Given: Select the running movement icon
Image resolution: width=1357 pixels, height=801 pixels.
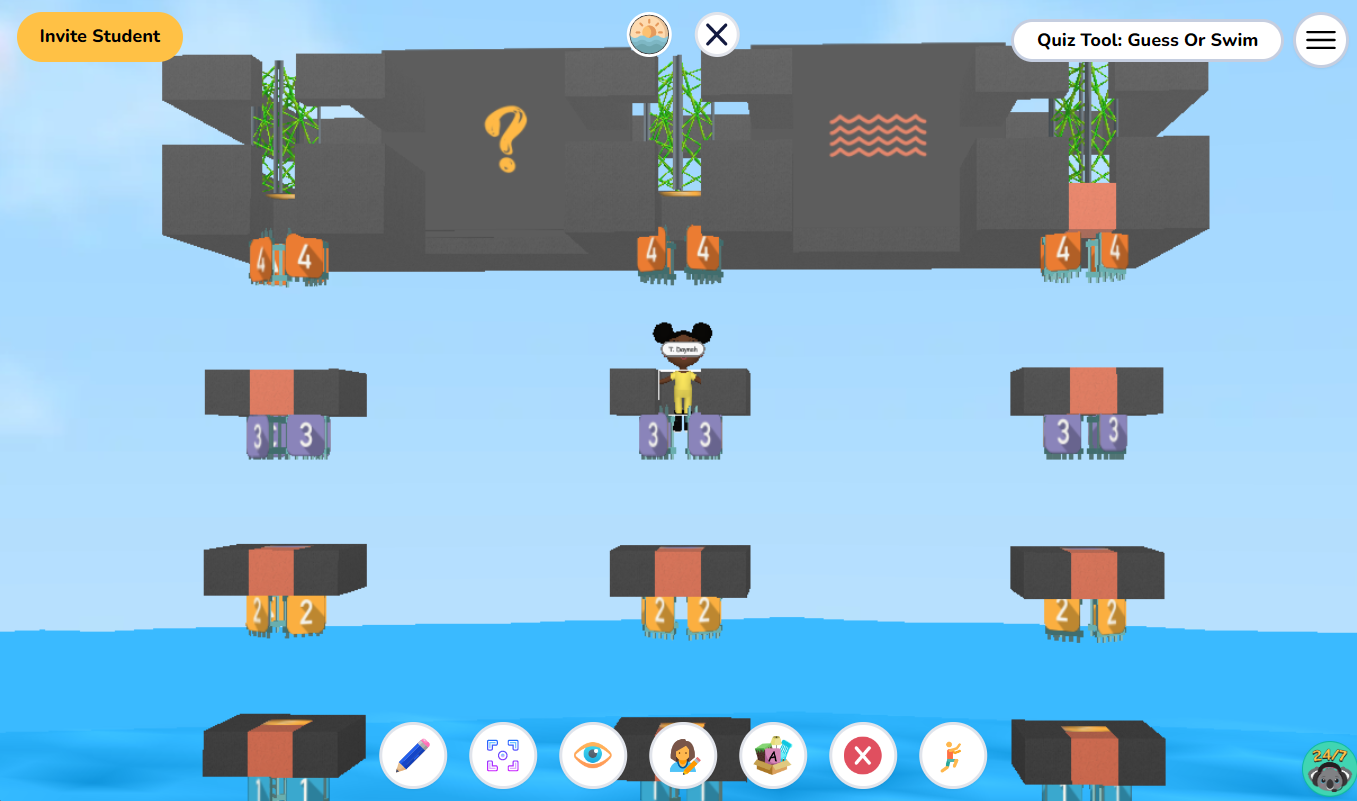Looking at the screenshot, I should tap(952, 755).
